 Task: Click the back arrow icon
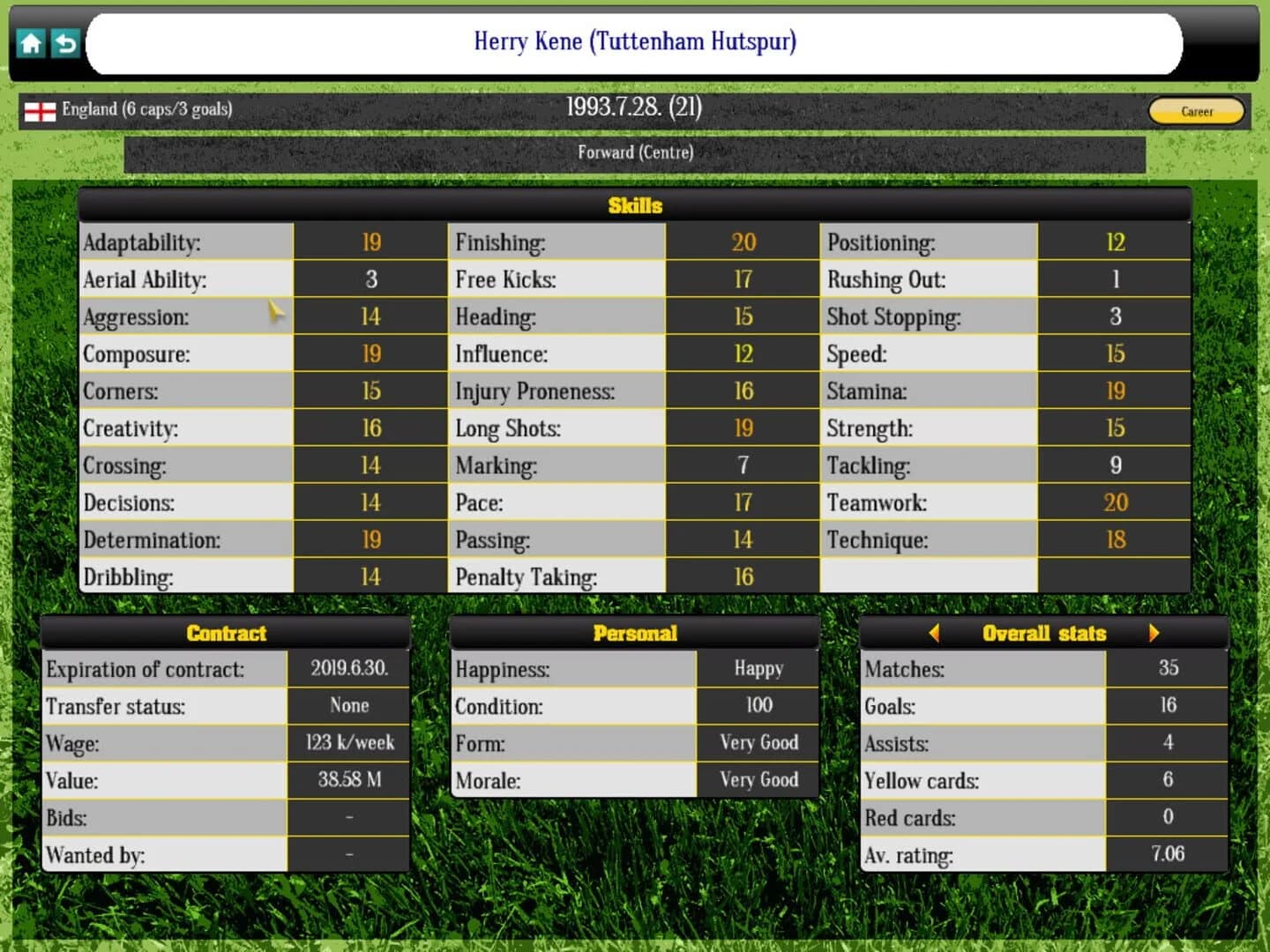[63, 43]
